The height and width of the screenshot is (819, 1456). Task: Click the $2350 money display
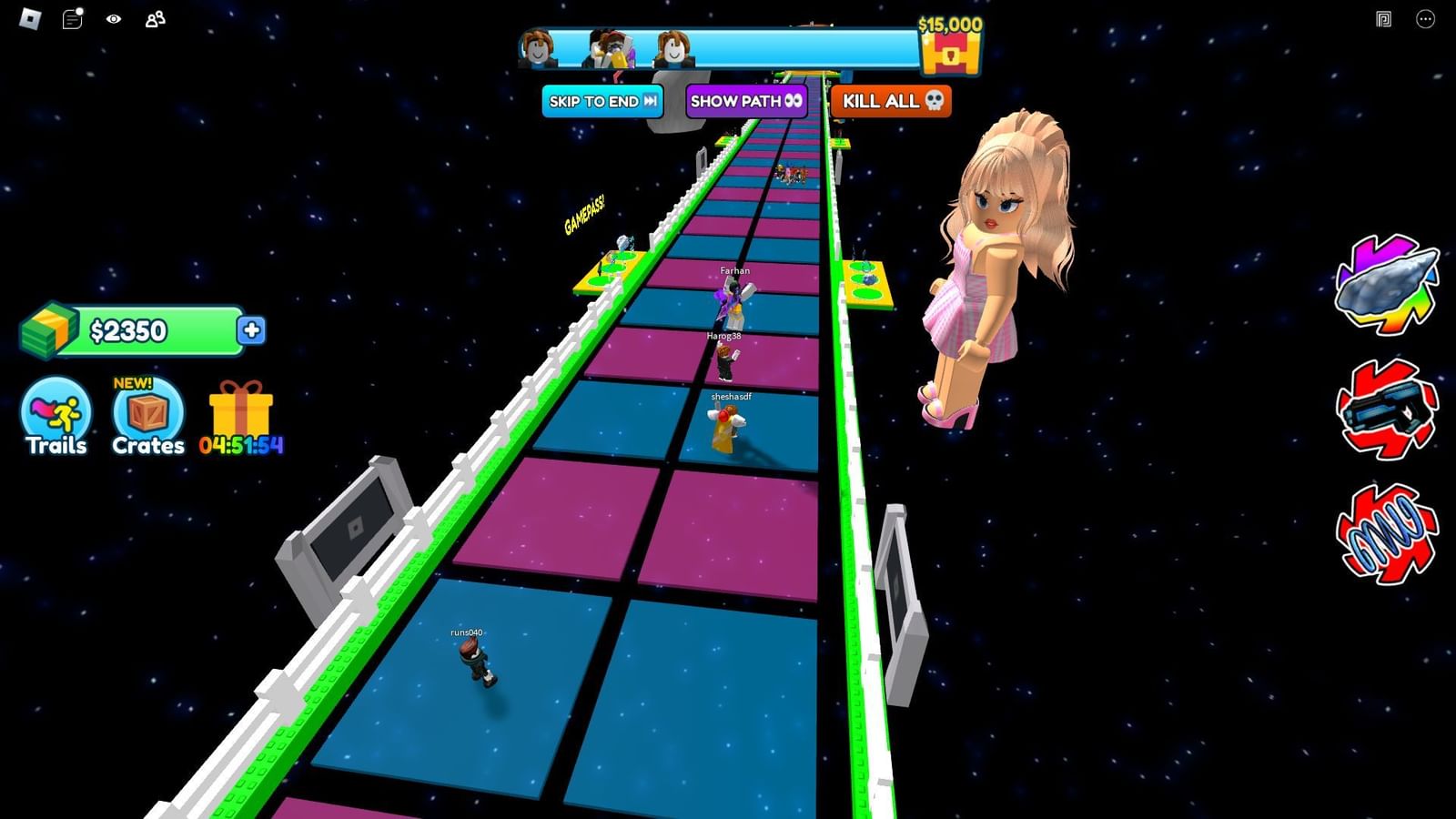127,332
